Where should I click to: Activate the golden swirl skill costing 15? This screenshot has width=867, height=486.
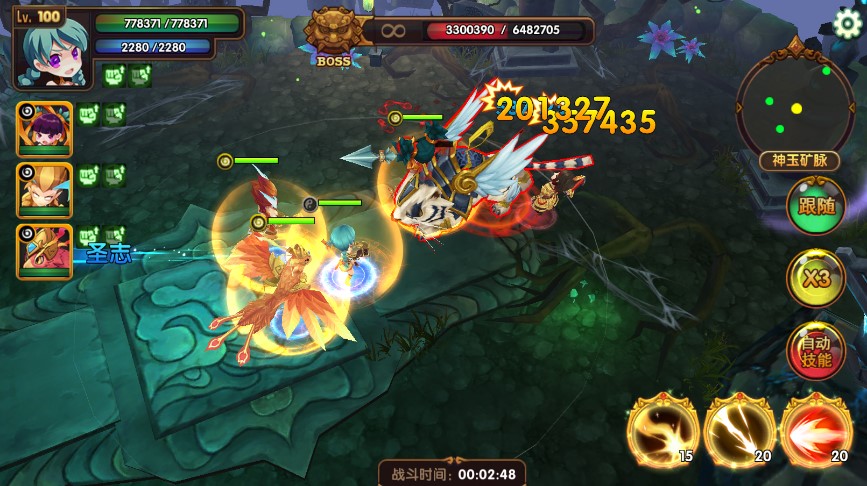click(659, 432)
